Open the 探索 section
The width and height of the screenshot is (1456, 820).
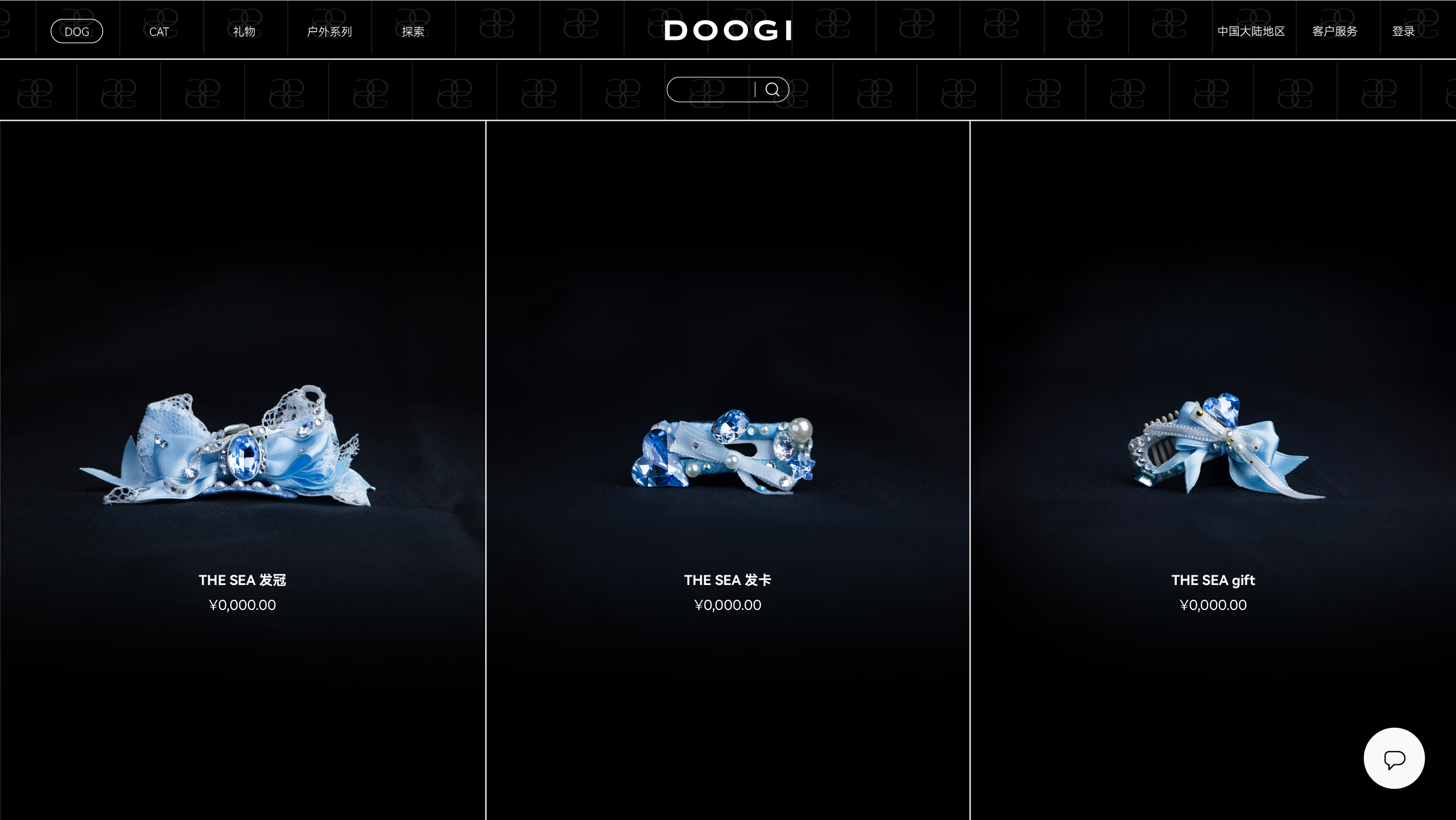click(413, 31)
